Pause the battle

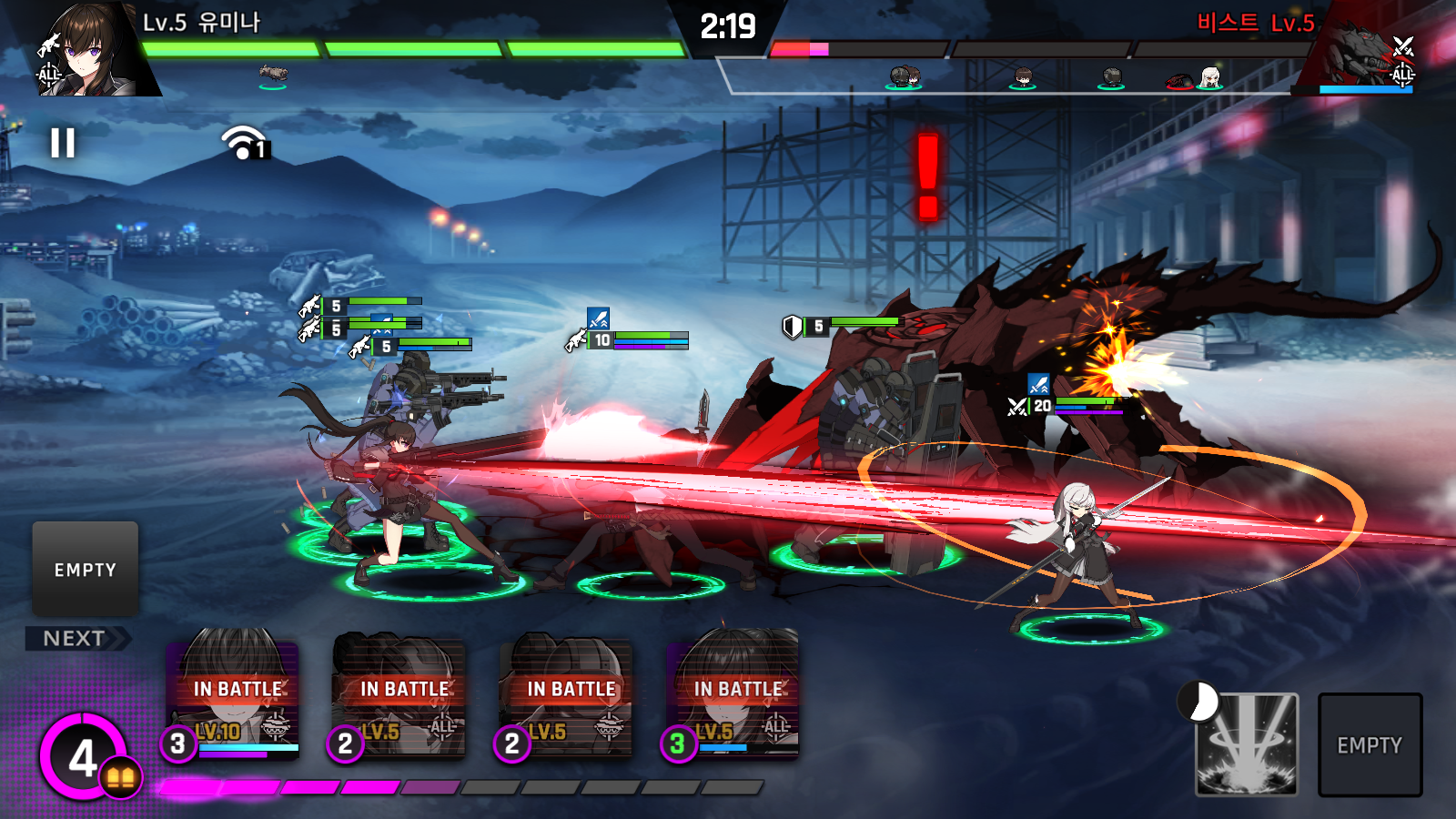(63, 143)
